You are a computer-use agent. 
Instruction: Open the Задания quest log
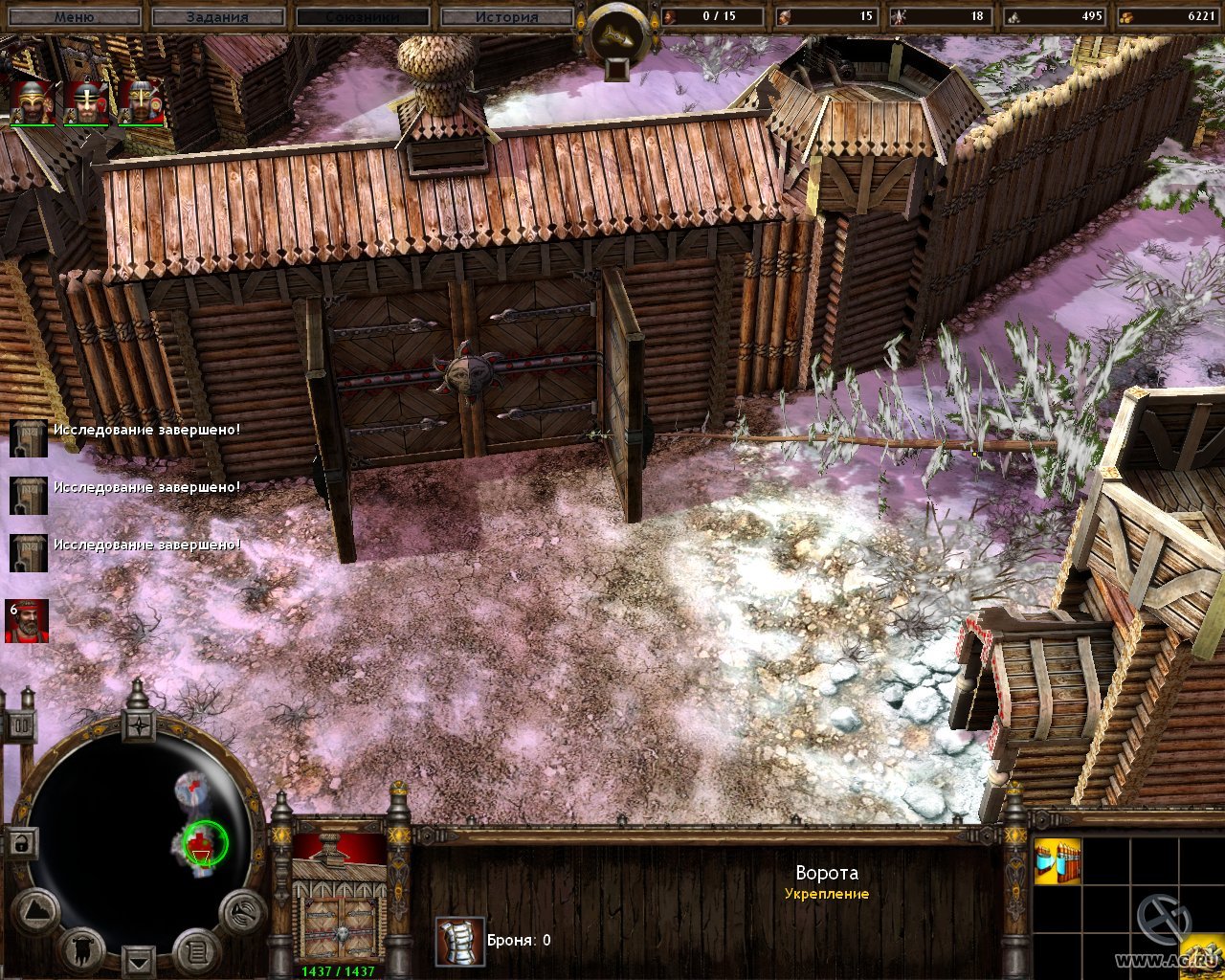coord(218,16)
